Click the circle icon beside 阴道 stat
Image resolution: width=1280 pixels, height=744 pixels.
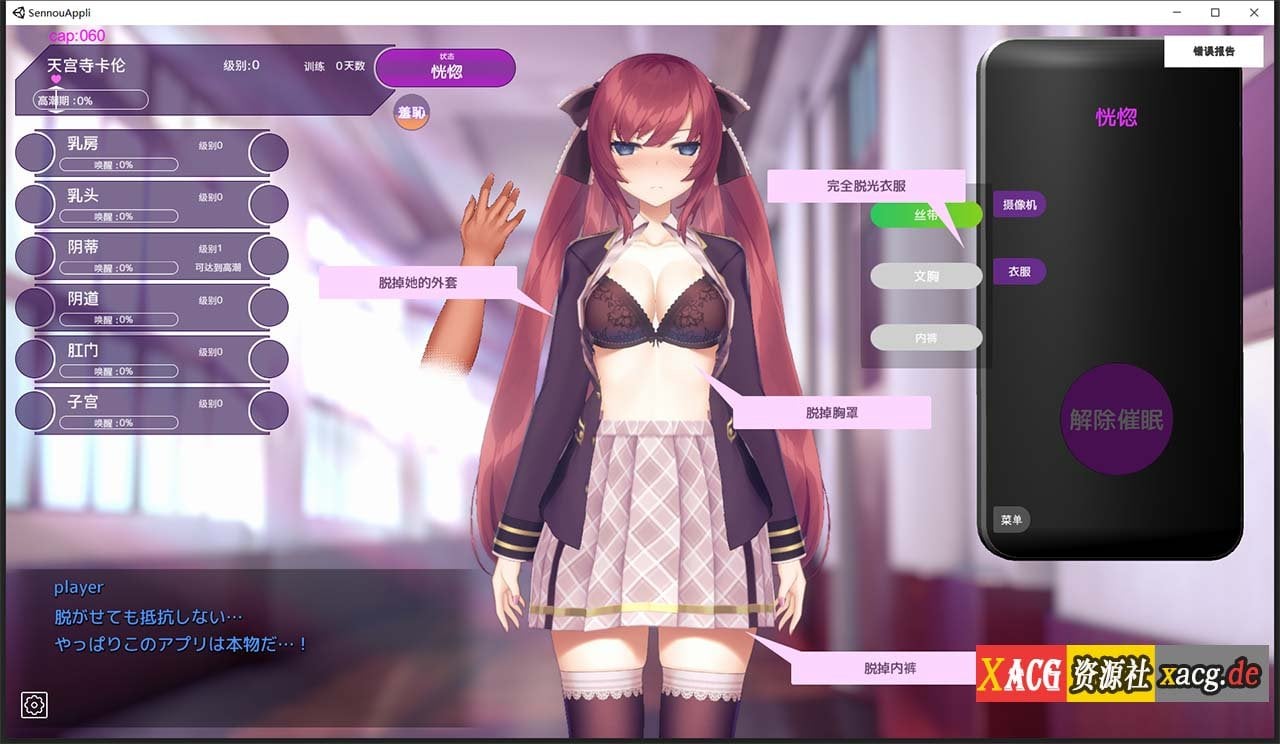pos(35,306)
